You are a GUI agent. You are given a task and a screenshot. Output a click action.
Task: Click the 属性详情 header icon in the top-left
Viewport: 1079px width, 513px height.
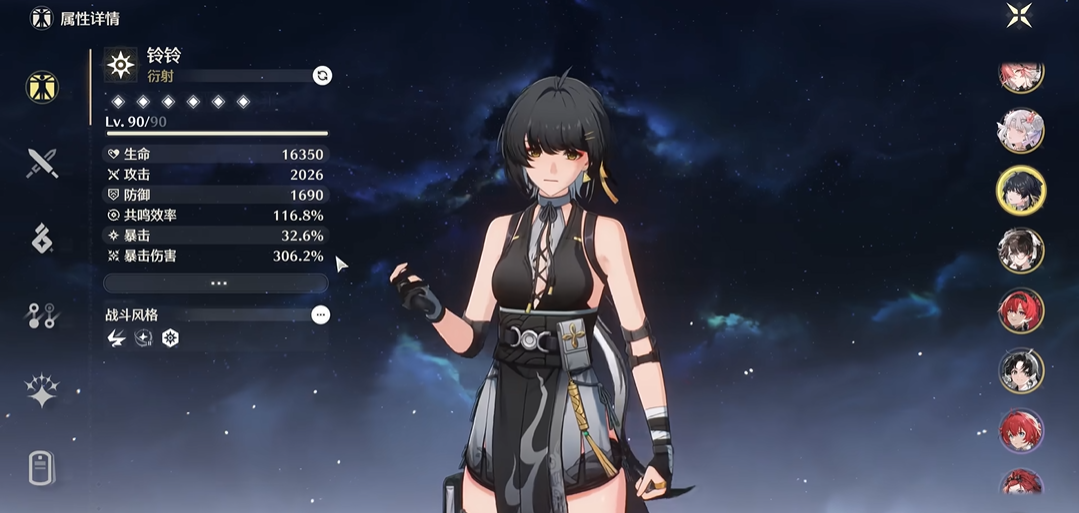[41, 18]
